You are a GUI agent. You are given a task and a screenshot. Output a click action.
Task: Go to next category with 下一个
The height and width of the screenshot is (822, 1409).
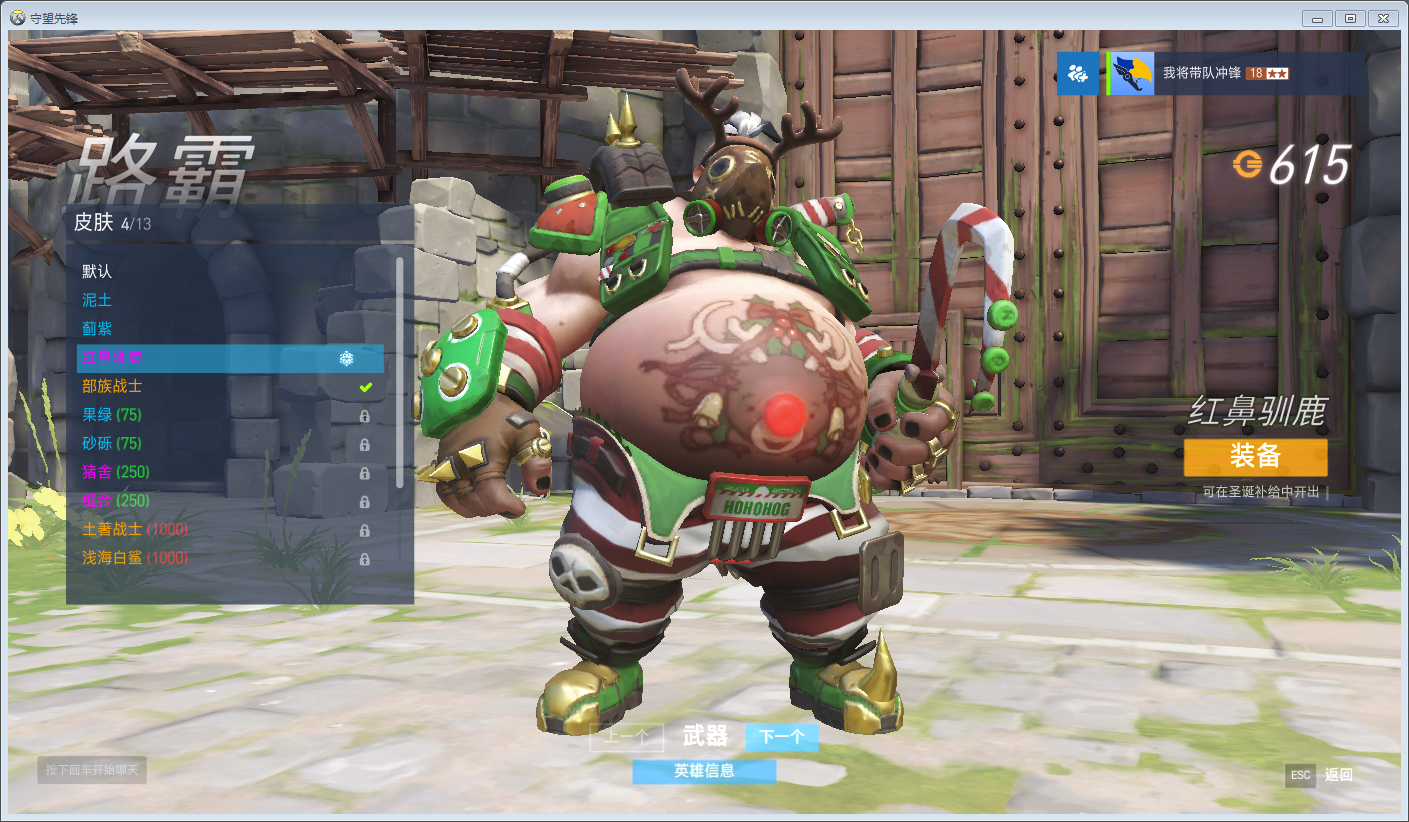[781, 738]
